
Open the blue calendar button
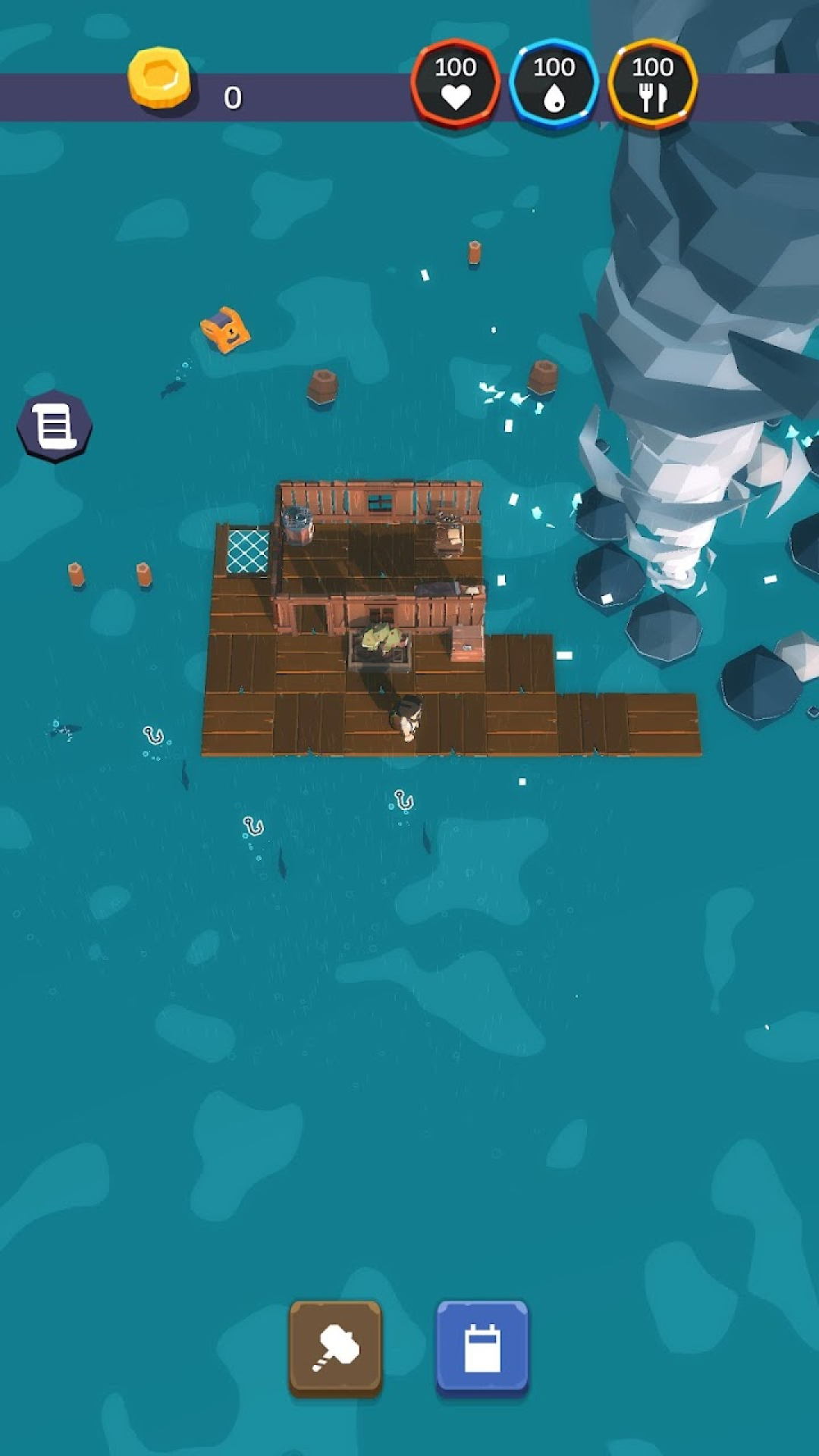coord(482,1348)
